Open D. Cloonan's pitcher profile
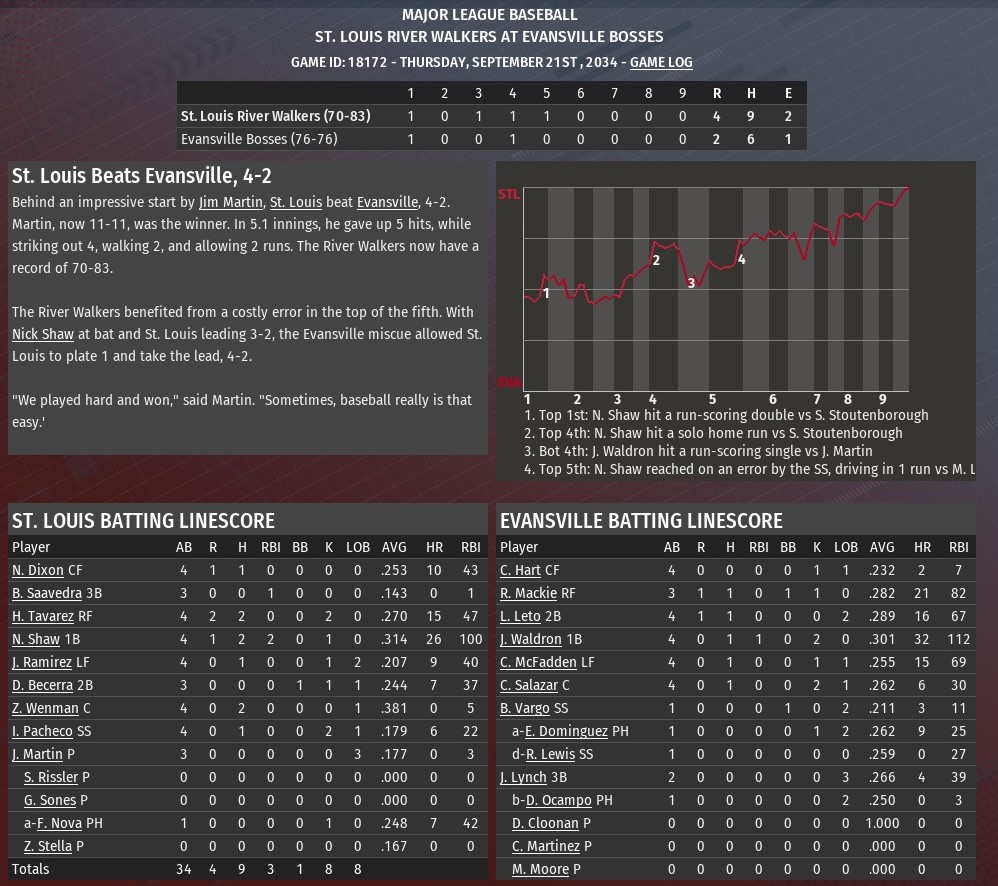The height and width of the screenshot is (886, 998). (x=545, y=823)
